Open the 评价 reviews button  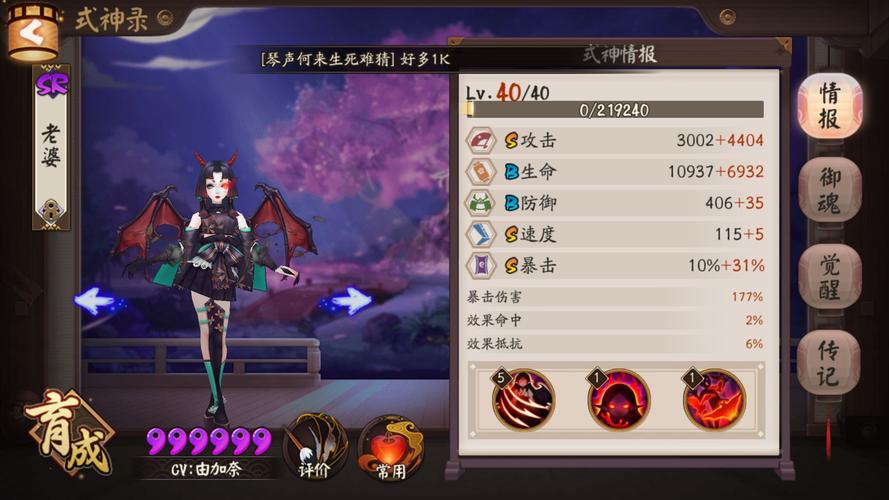tap(314, 446)
